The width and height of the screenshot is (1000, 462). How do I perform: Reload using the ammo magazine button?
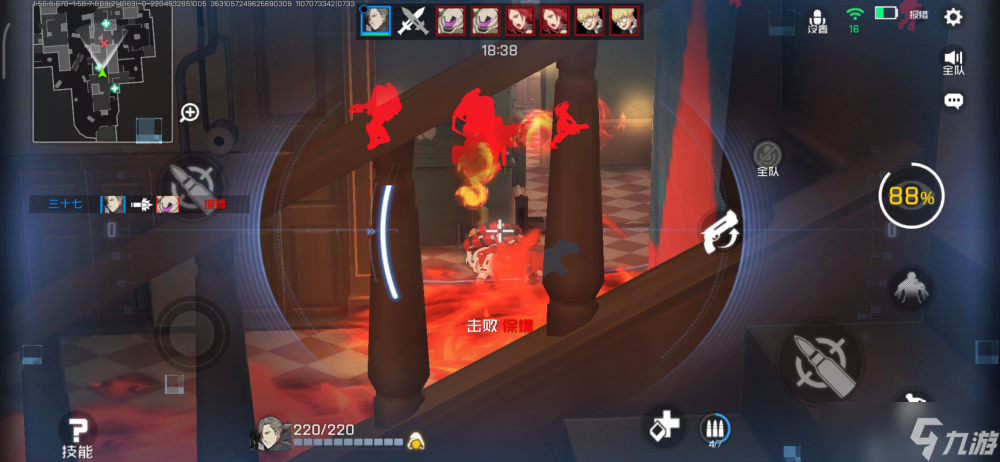click(x=714, y=428)
